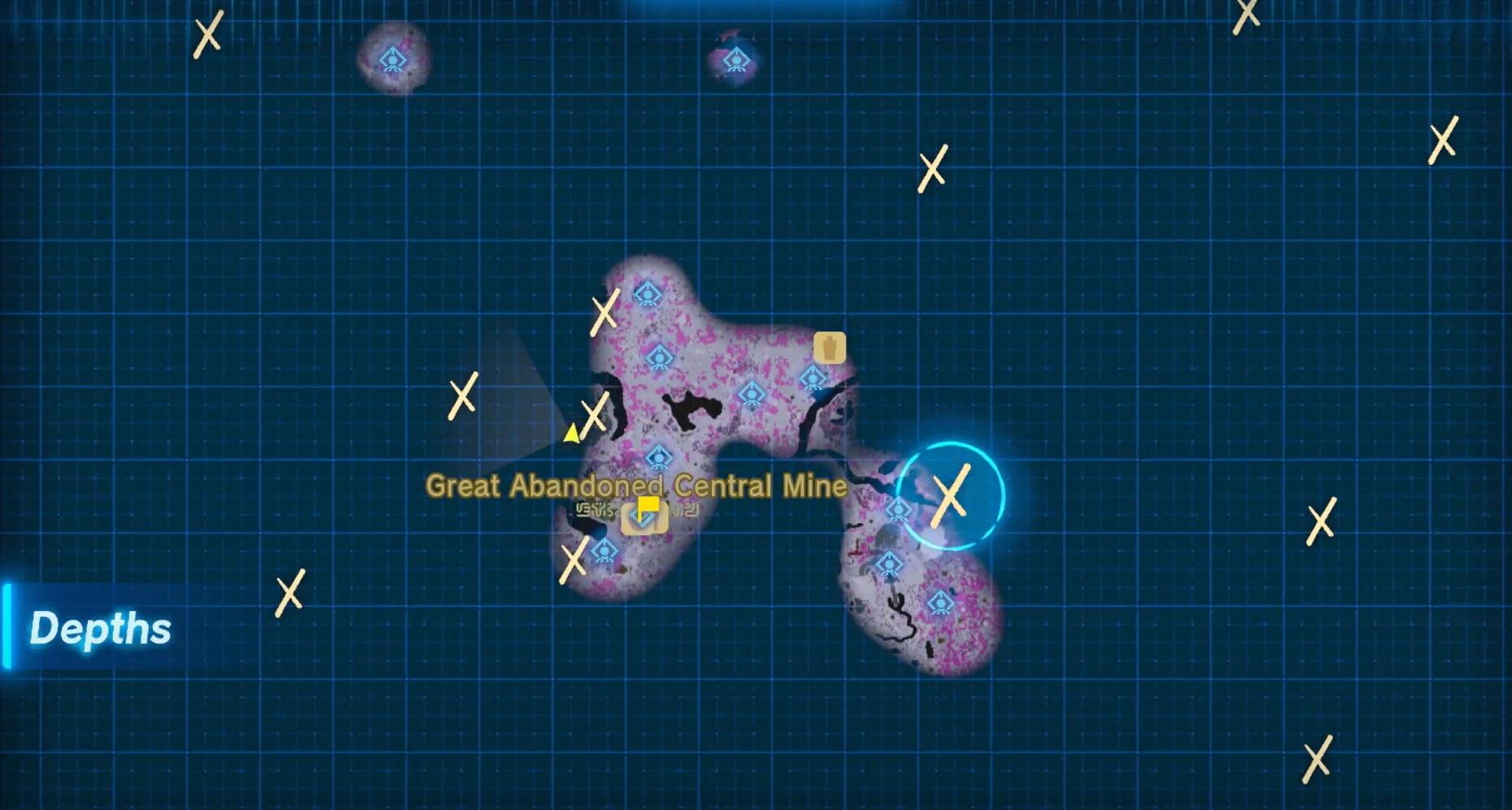
Task: Select the lightroot icon on the lower-right landmass
Action: 889,562
